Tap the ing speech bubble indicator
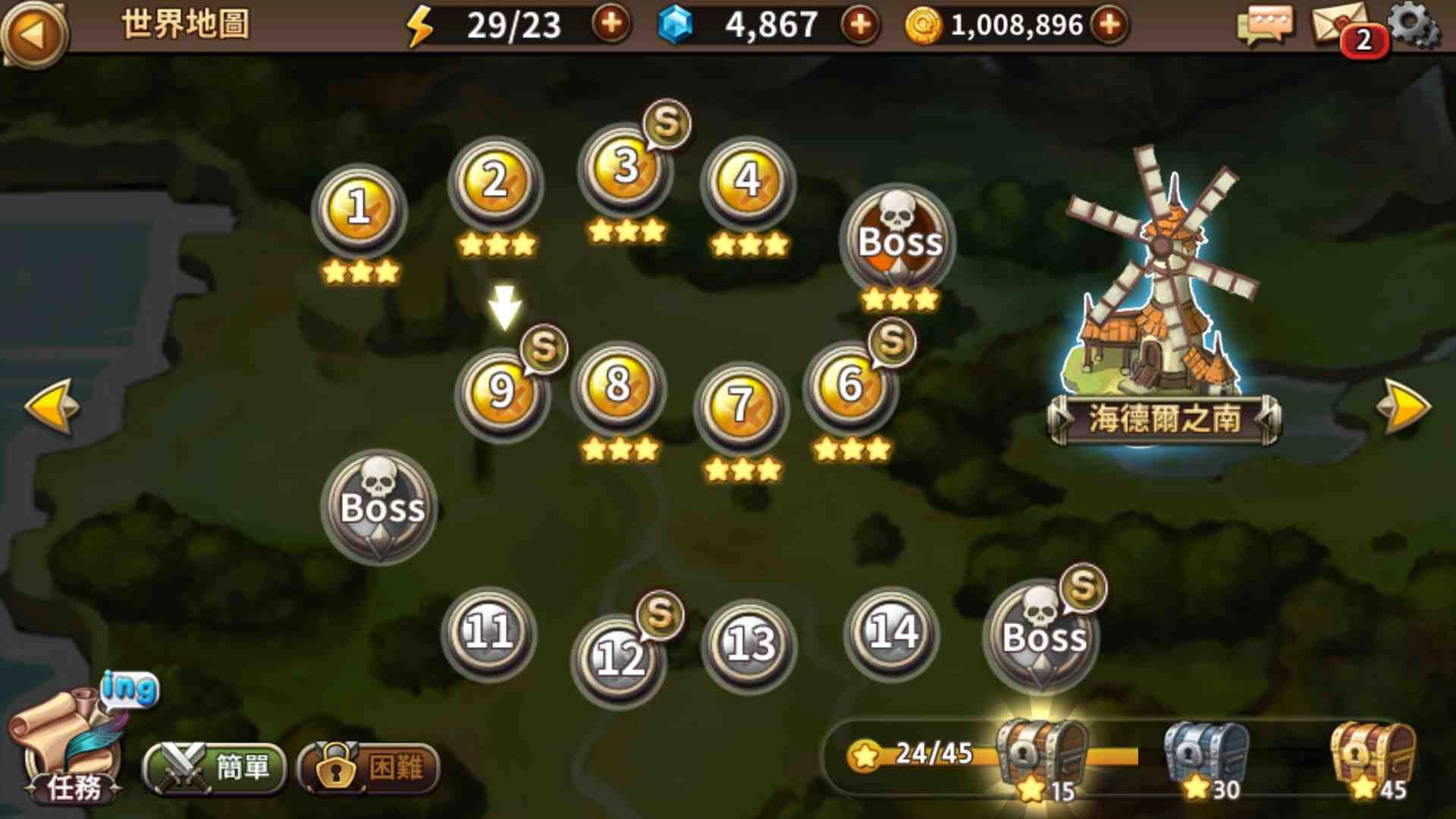Viewport: 1456px width, 819px height. 130,687
